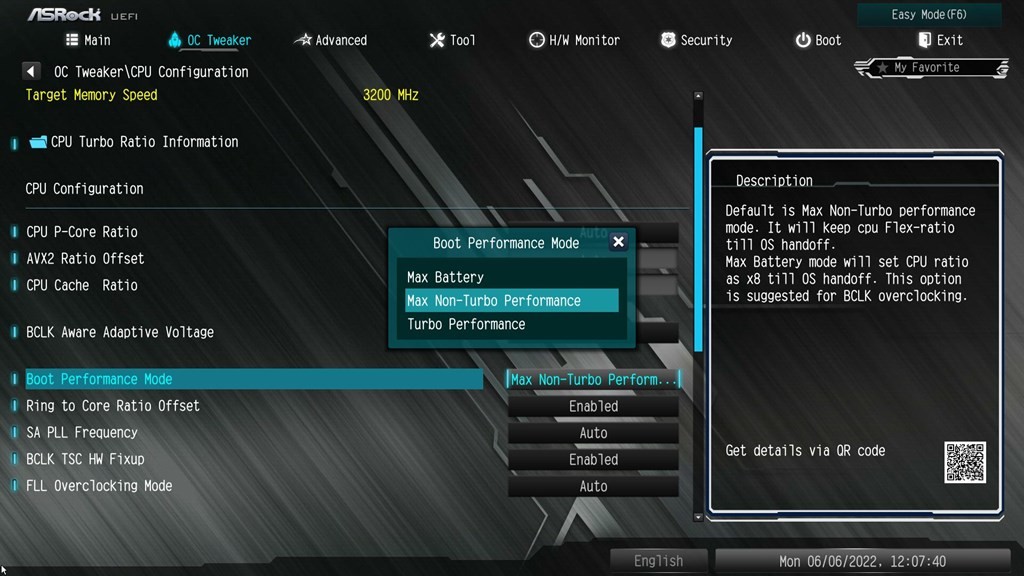Pick Turbo Performance in the popup
This screenshot has width=1024, height=576.
[466, 324]
